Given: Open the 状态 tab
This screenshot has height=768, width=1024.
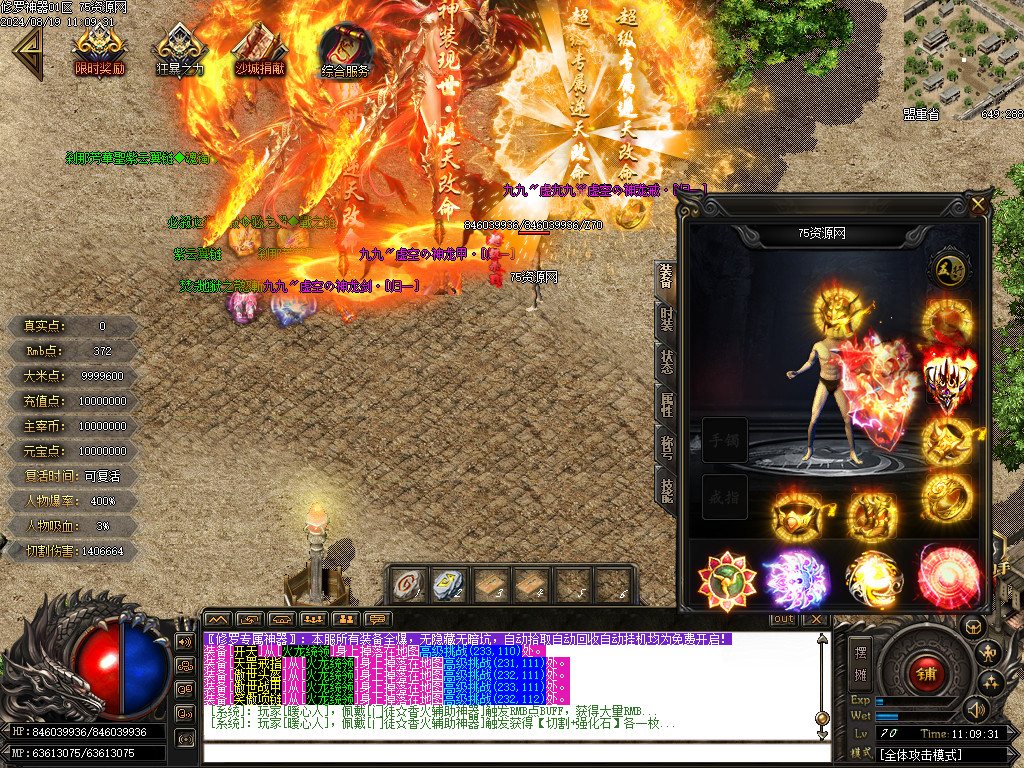Looking at the screenshot, I should (666, 363).
